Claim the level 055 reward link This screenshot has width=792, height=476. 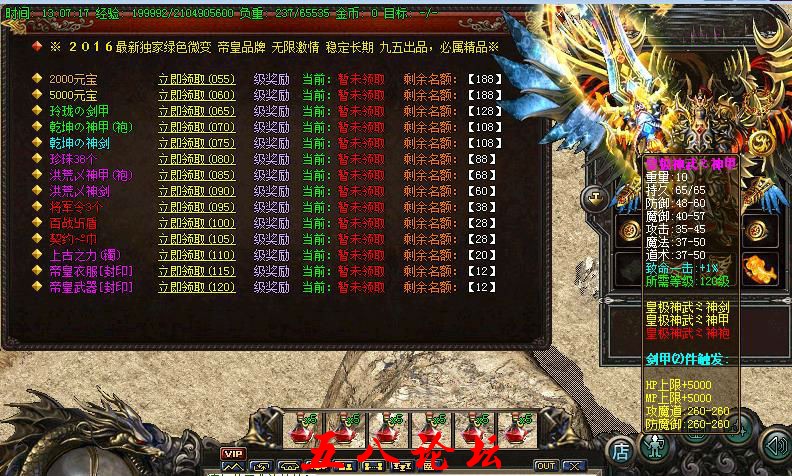pyautogui.click(x=196, y=79)
